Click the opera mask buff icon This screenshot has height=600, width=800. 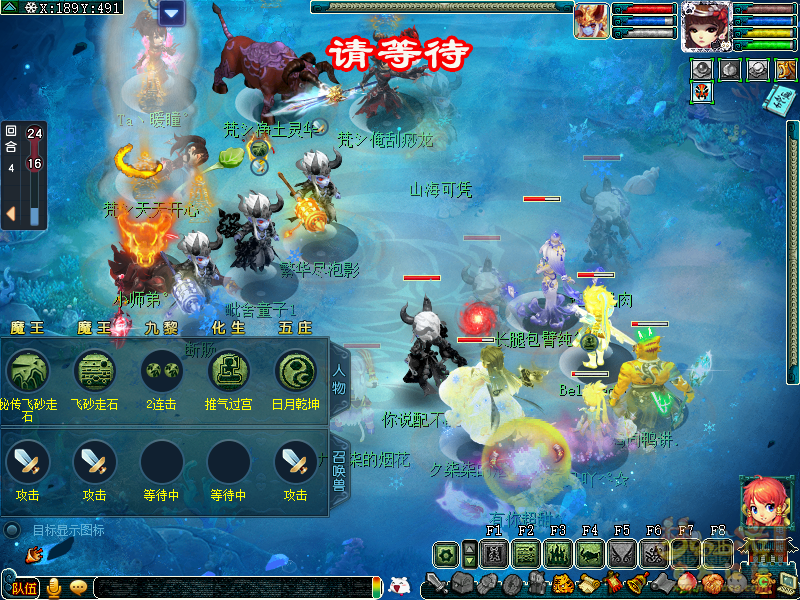coord(702,93)
